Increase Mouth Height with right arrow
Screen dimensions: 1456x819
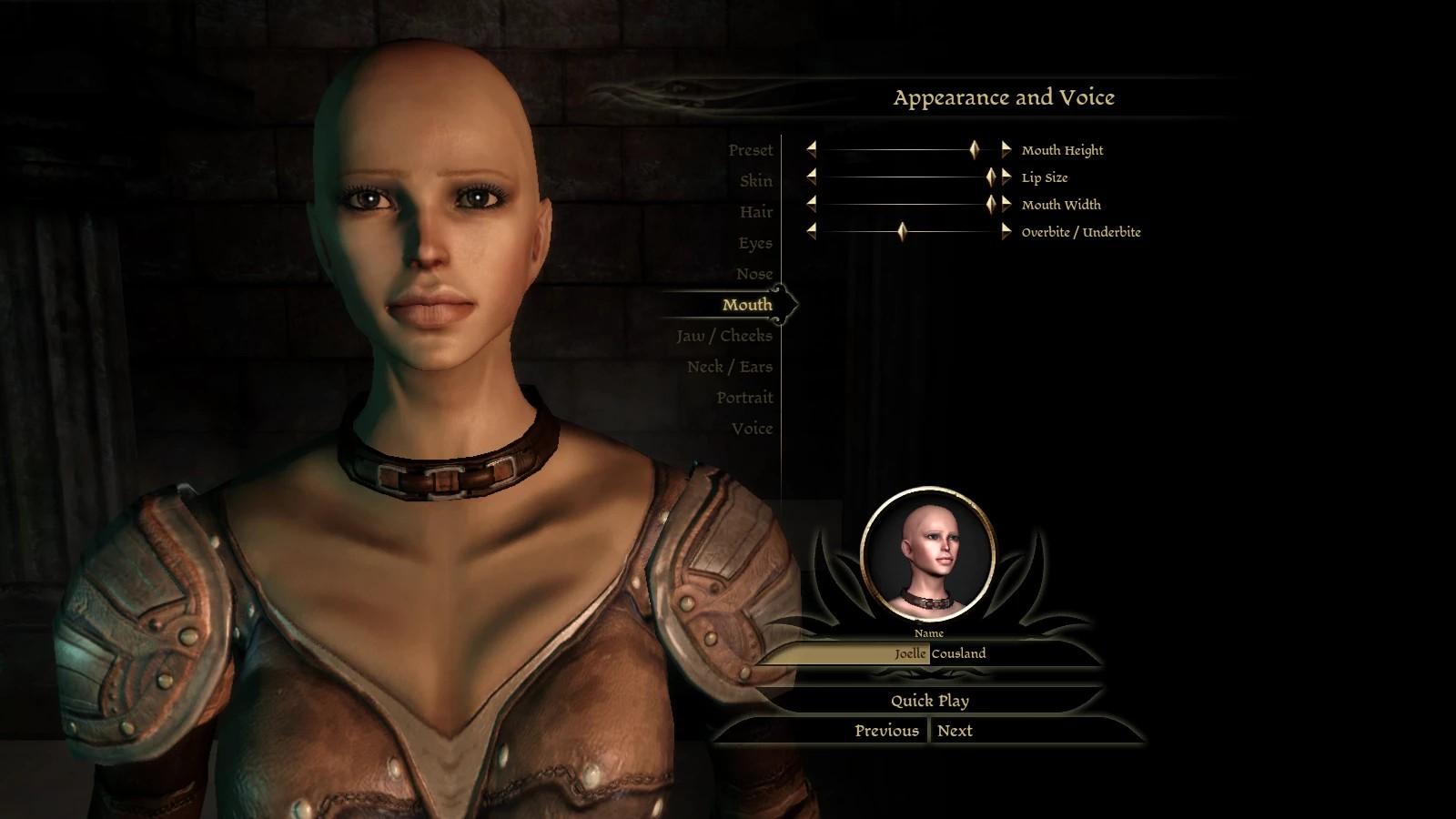[1006, 149]
